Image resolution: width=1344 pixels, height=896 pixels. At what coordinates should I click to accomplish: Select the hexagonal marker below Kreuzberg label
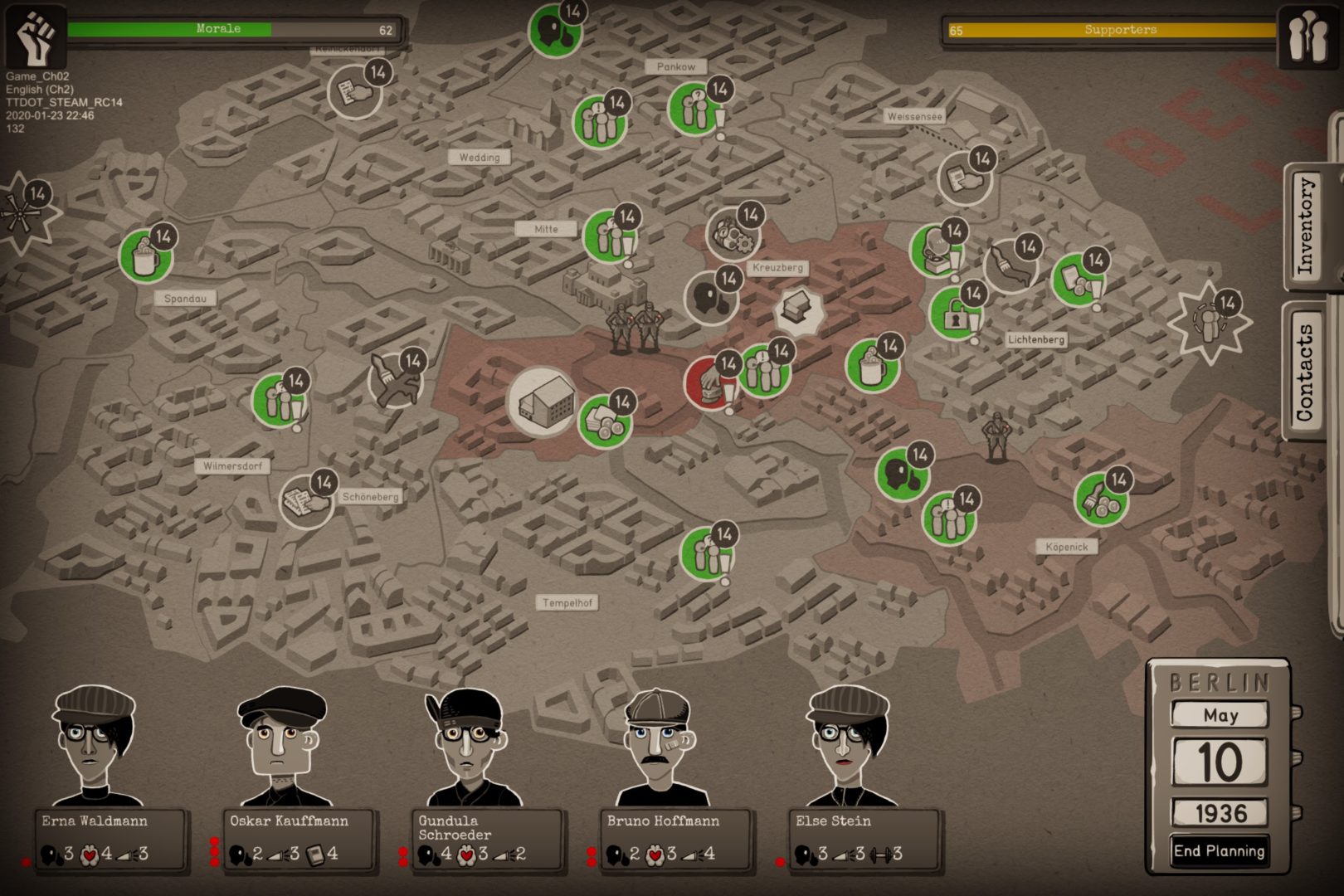(800, 313)
